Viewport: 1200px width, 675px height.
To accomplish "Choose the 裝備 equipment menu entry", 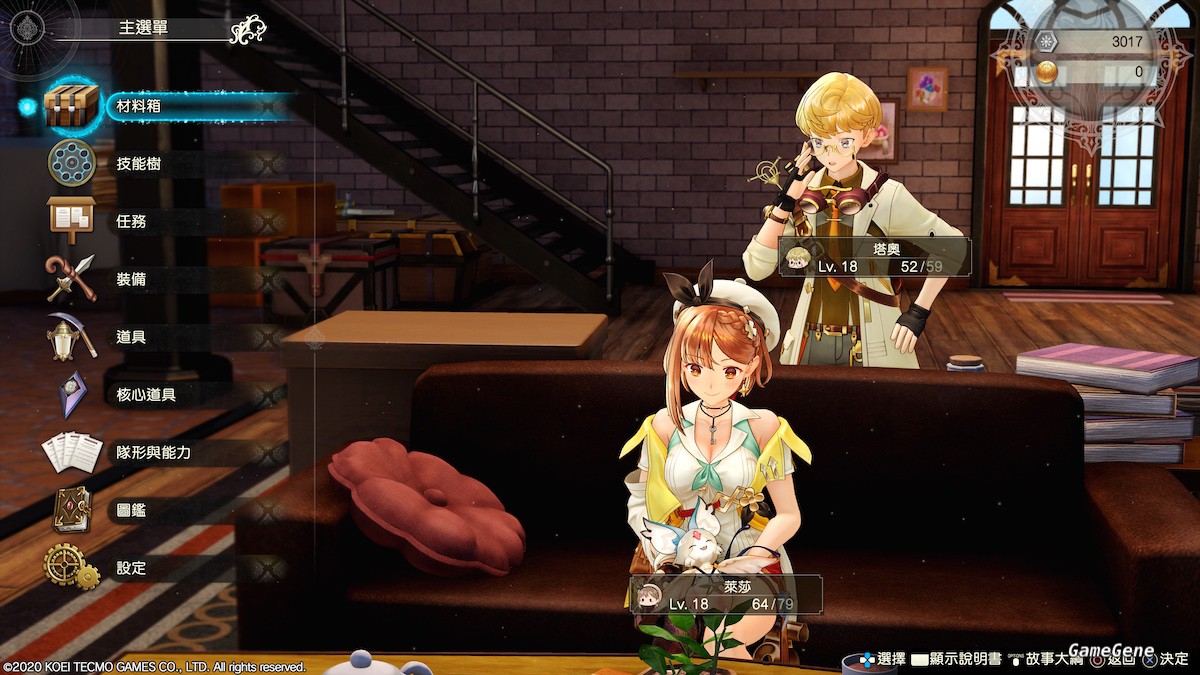I will [132, 279].
